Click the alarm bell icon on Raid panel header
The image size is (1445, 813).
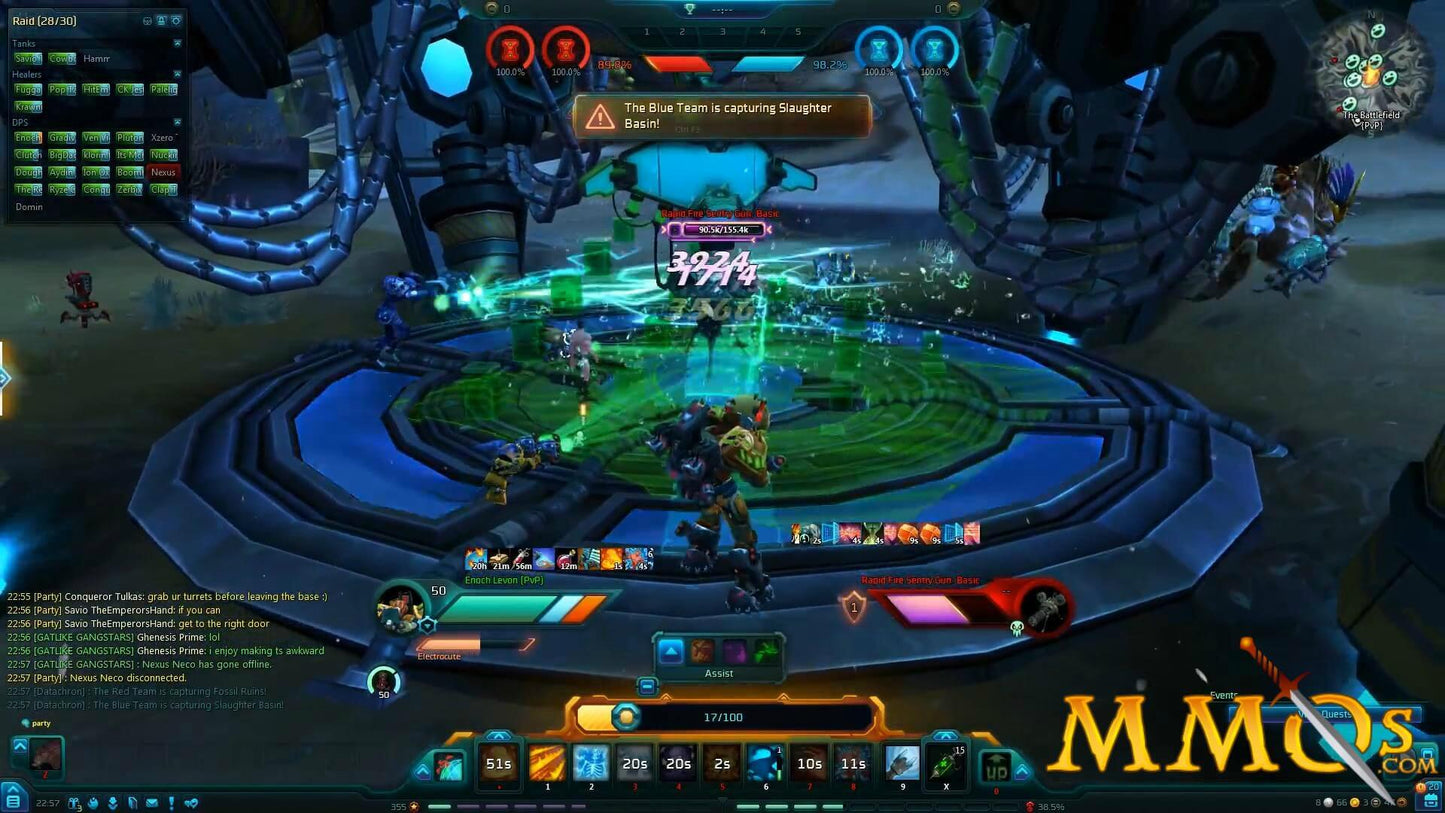(x=162, y=21)
